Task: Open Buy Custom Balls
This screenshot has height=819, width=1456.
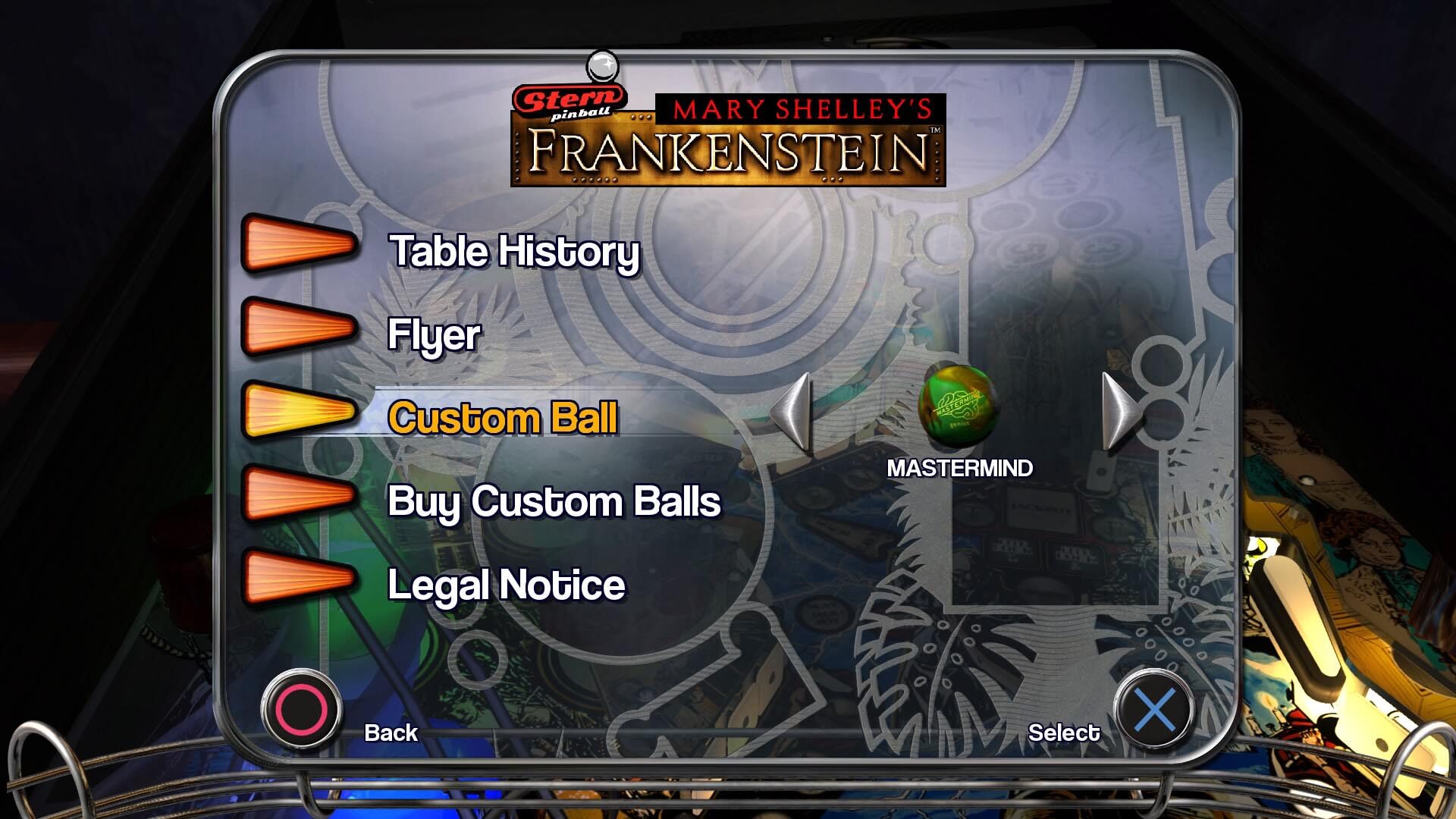Action: pyautogui.click(x=554, y=501)
